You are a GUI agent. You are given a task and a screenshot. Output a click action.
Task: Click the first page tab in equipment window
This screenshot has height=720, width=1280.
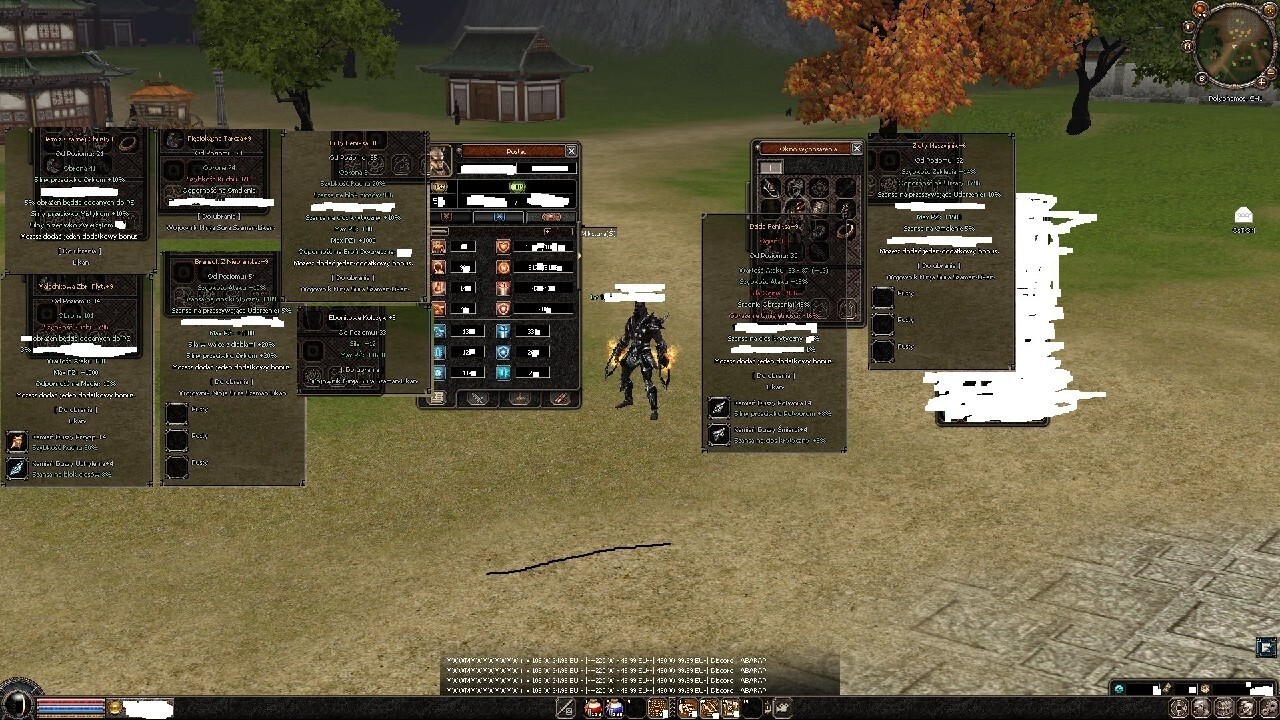770,167
